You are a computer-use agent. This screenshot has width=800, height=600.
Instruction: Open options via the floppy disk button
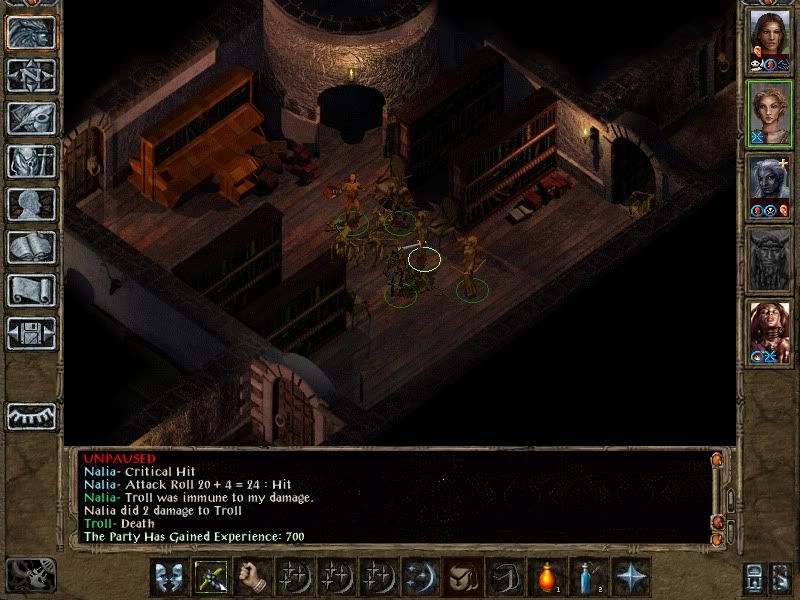click(31, 333)
